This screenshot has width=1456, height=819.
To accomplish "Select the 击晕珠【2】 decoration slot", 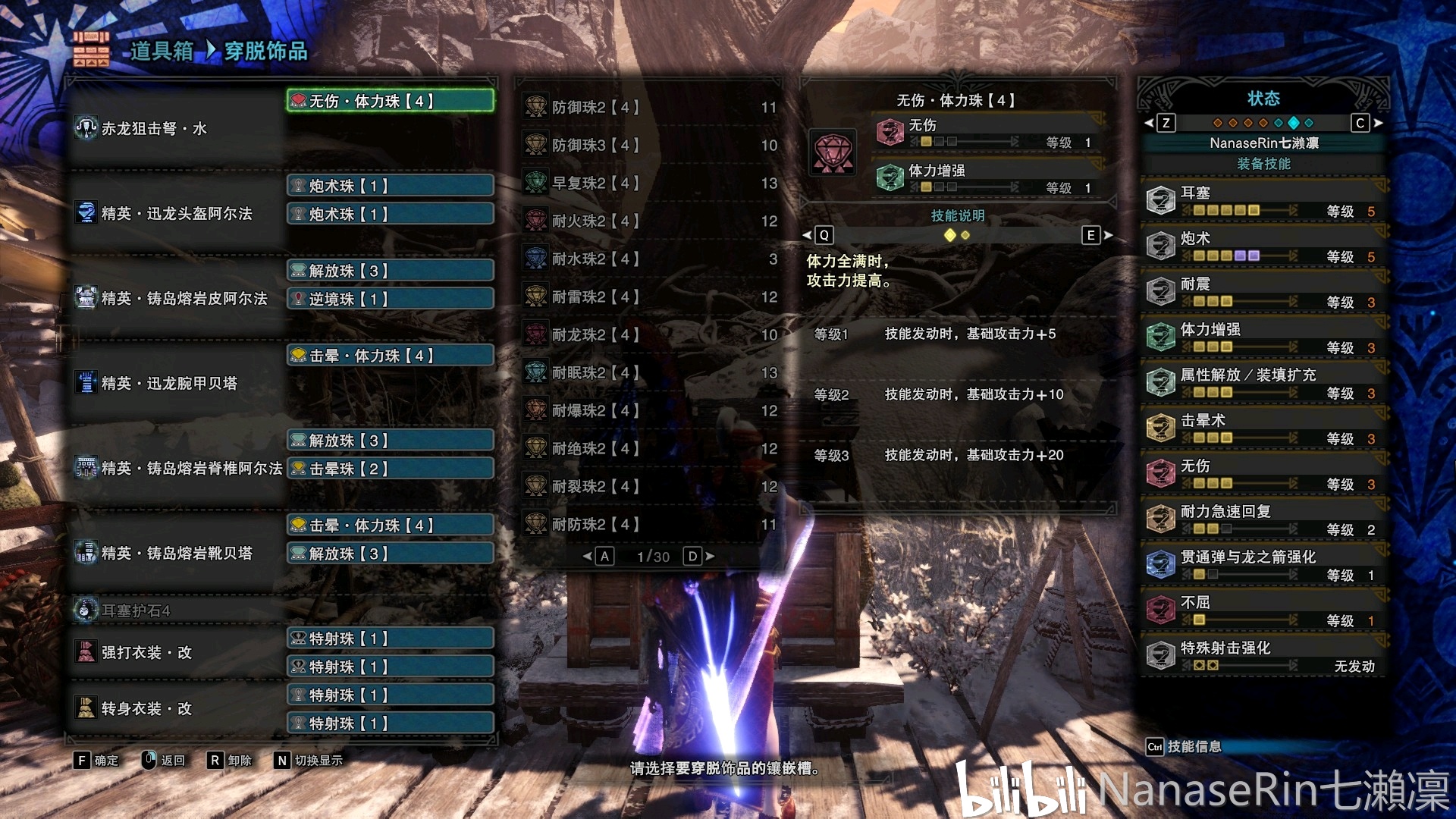I will (x=390, y=469).
